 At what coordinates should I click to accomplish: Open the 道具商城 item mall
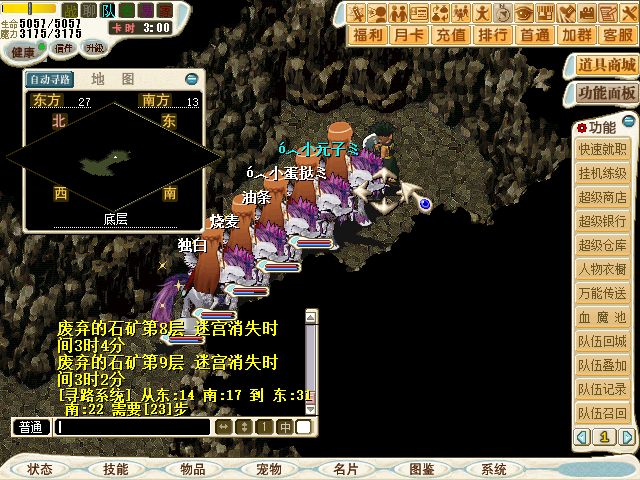click(607, 66)
